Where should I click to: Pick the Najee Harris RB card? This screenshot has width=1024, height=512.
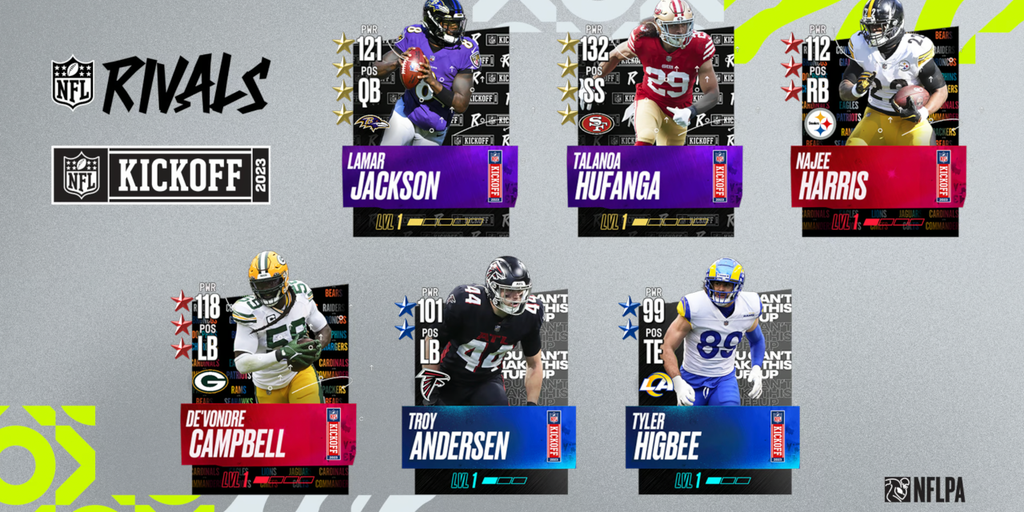click(879, 130)
